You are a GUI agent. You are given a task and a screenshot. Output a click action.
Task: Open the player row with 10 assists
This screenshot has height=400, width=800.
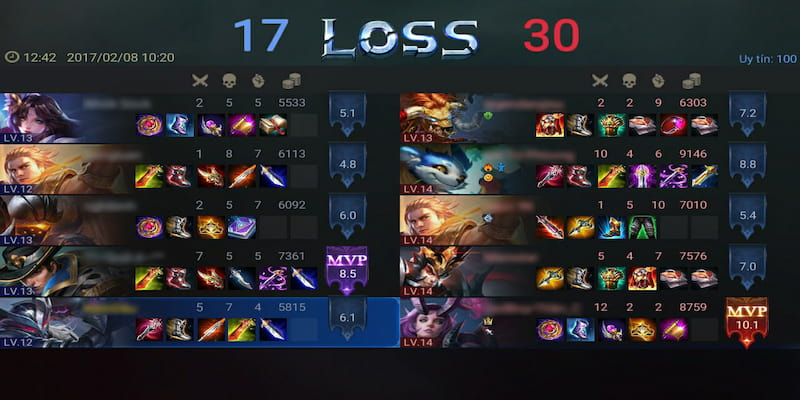click(x=560, y=219)
